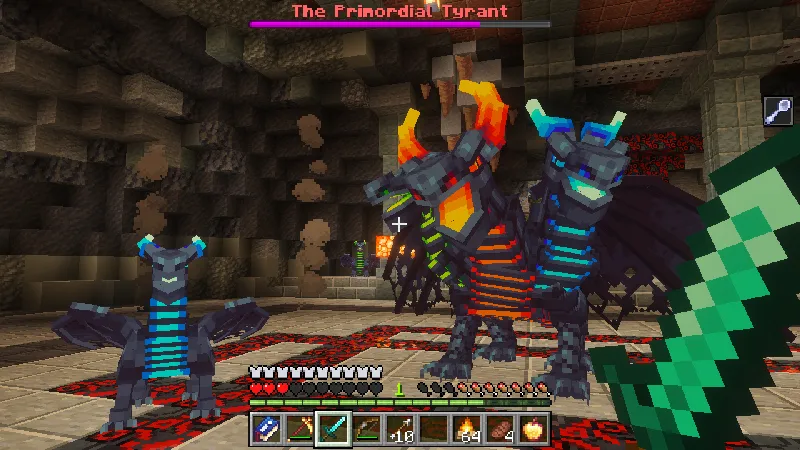Choose the diamond sword hotbar slot
Image resolution: width=800 pixels, height=450 pixels.
(x=332, y=429)
